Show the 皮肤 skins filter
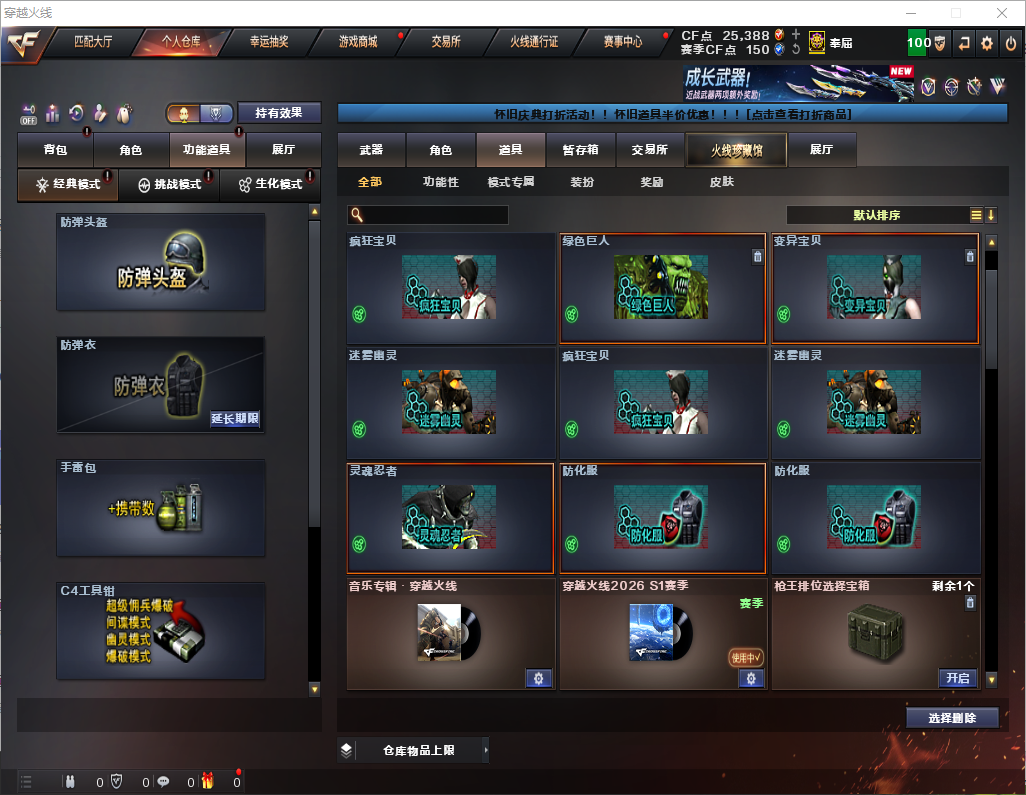Image resolution: width=1026 pixels, height=795 pixels. [x=721, y=182]
